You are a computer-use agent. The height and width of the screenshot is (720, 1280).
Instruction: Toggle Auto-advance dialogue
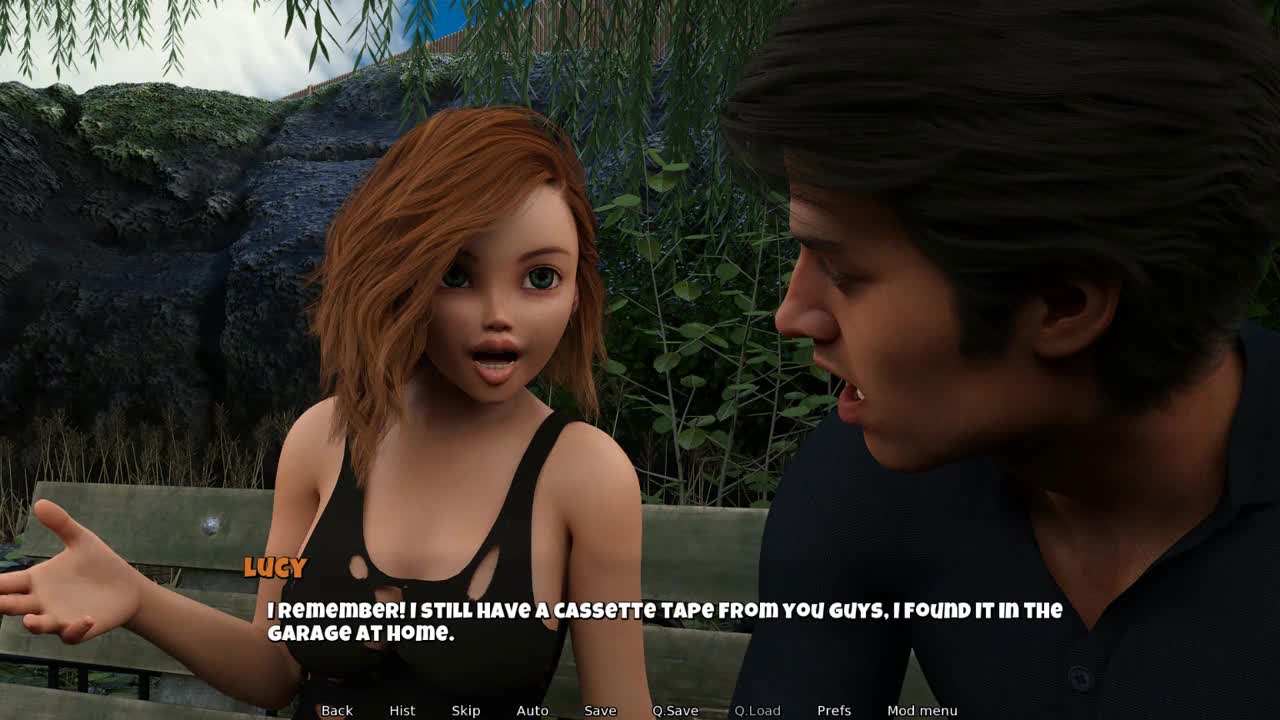coord(532,710)
